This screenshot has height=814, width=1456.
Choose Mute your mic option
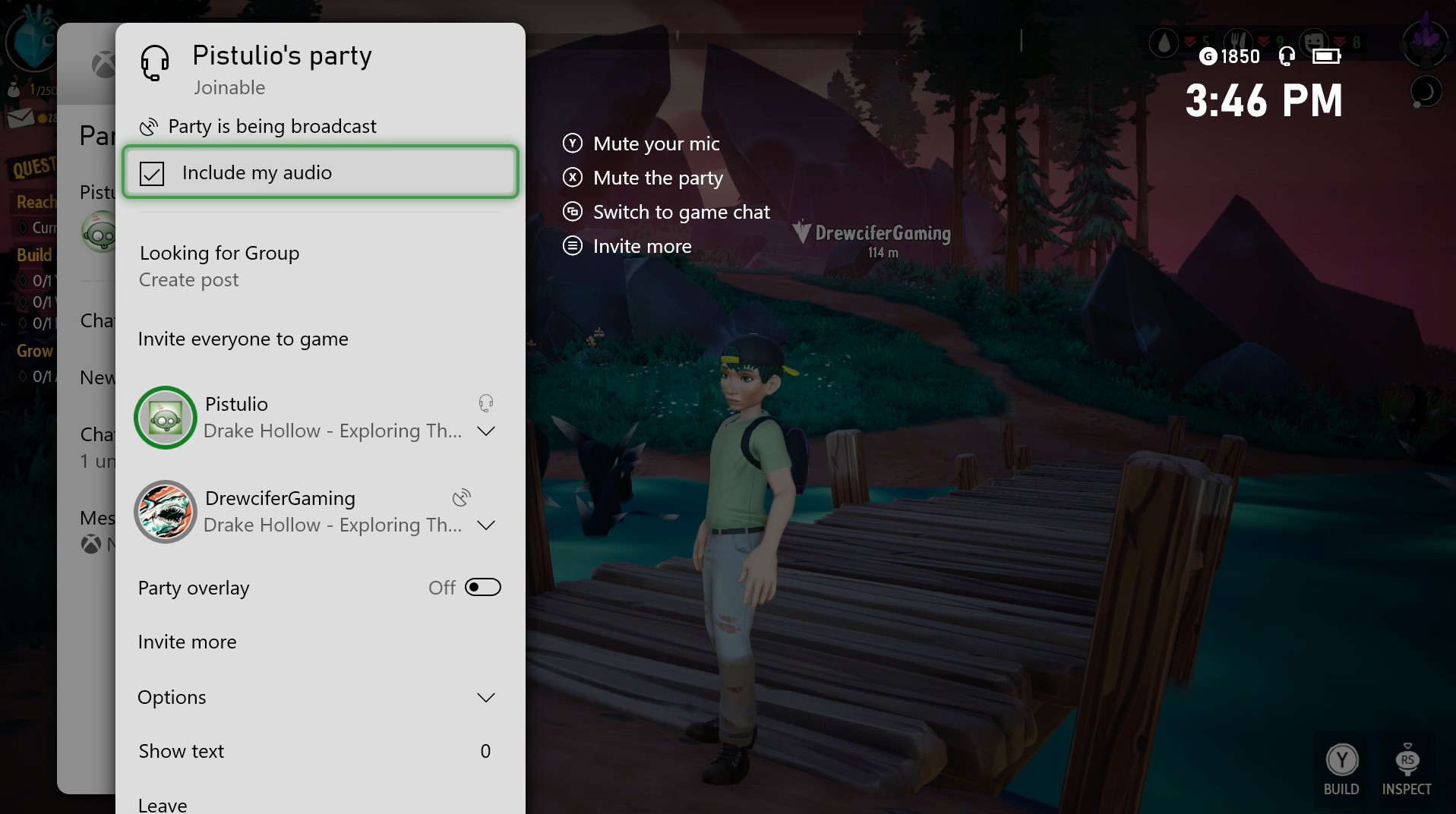[x=655, y=143]
